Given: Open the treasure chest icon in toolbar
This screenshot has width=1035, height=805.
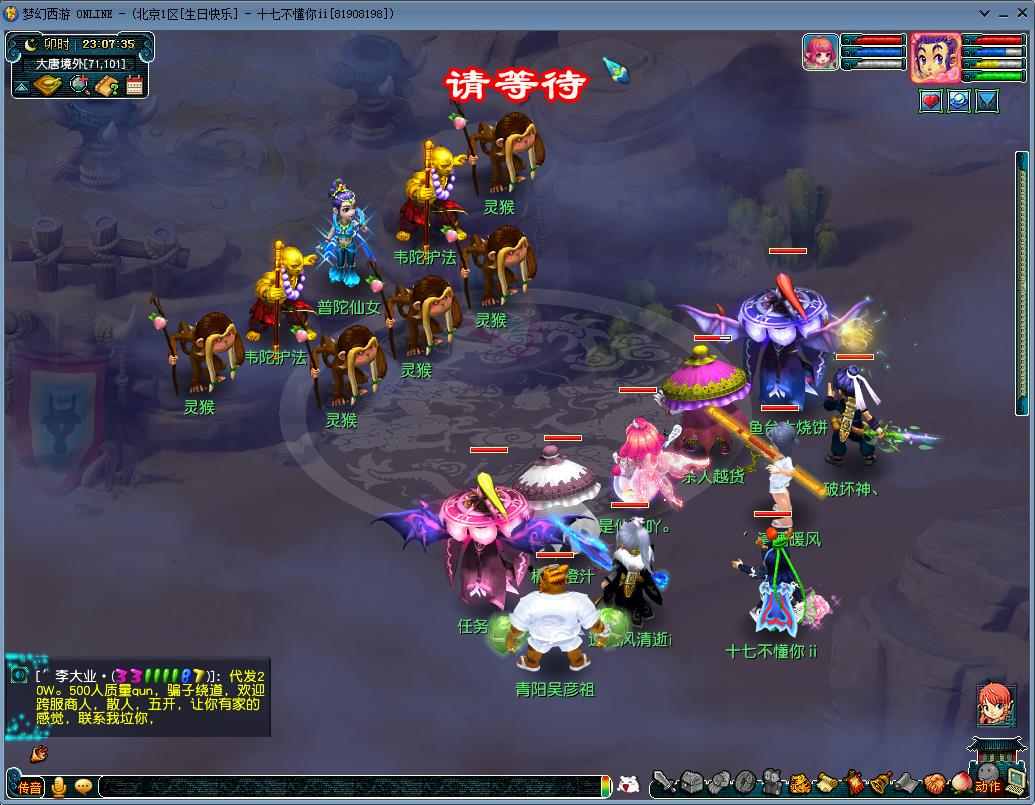Looking at the screenshot, I should coord(694,782).
